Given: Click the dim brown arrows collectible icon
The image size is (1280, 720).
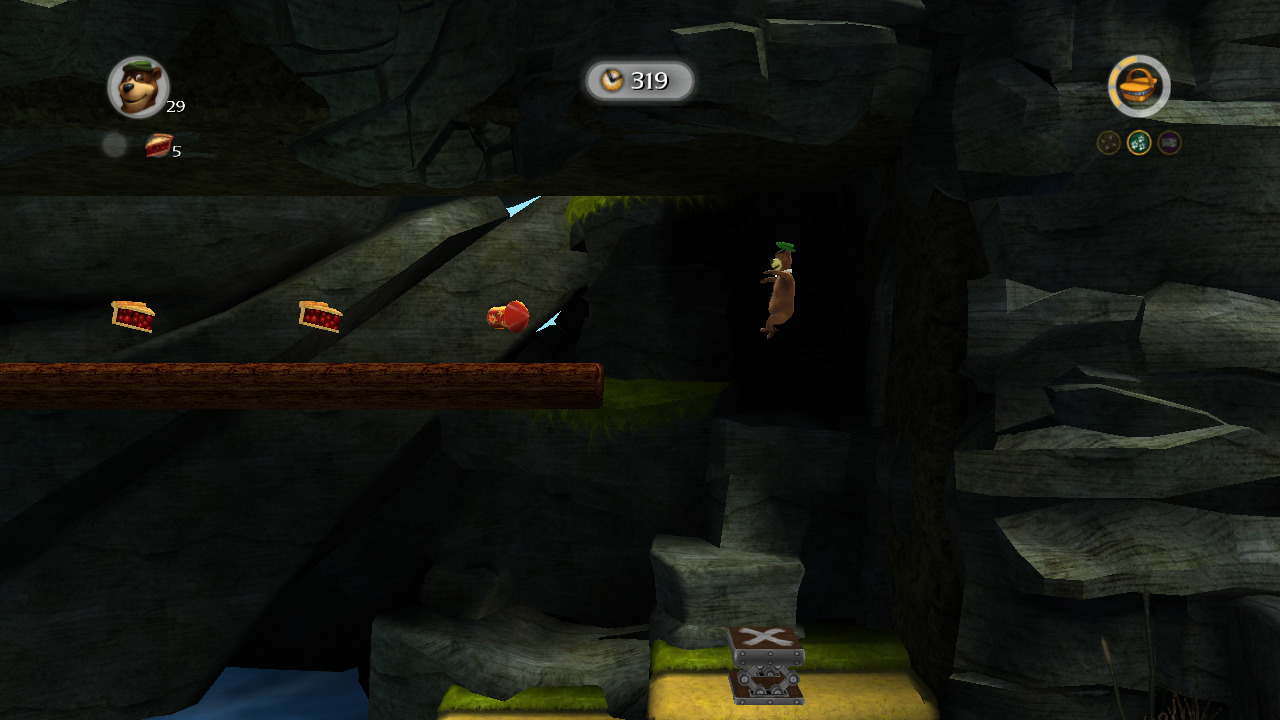Looking at the screenshot, I should [1109, 143].
